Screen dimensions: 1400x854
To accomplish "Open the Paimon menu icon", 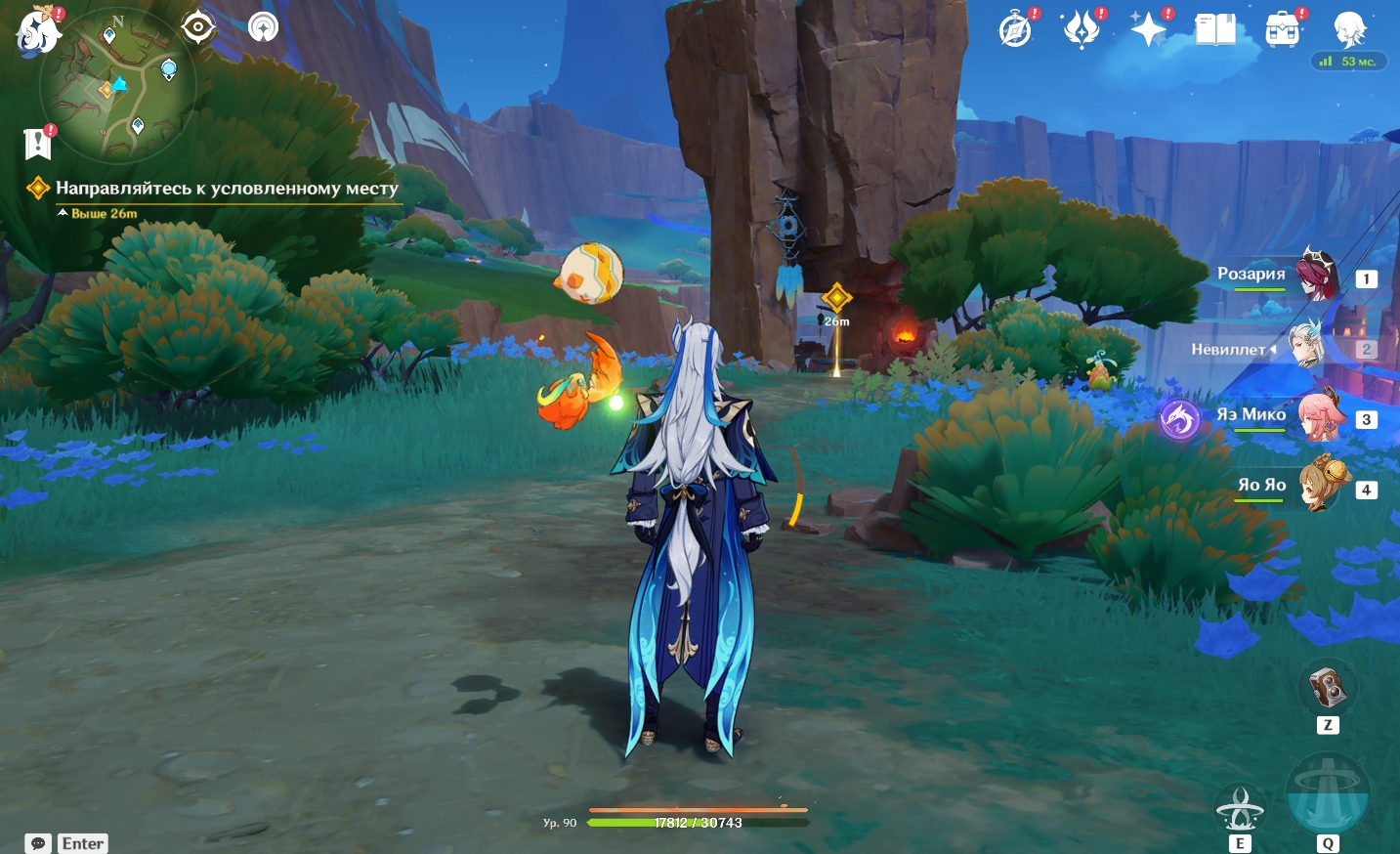I will (x=39, y=29).
